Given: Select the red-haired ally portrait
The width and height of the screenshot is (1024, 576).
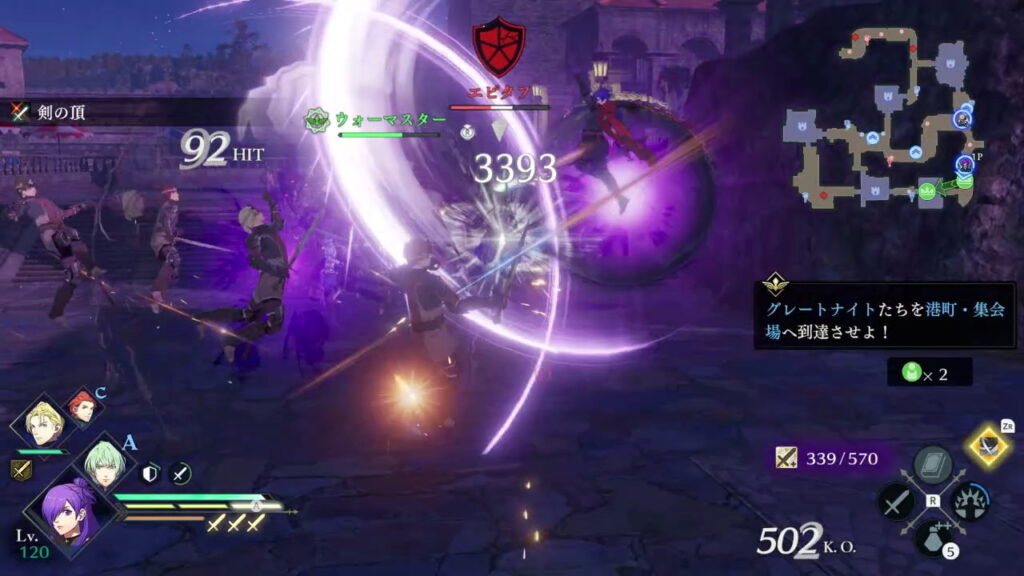Looking at the screenshot, I should point(83,406).
